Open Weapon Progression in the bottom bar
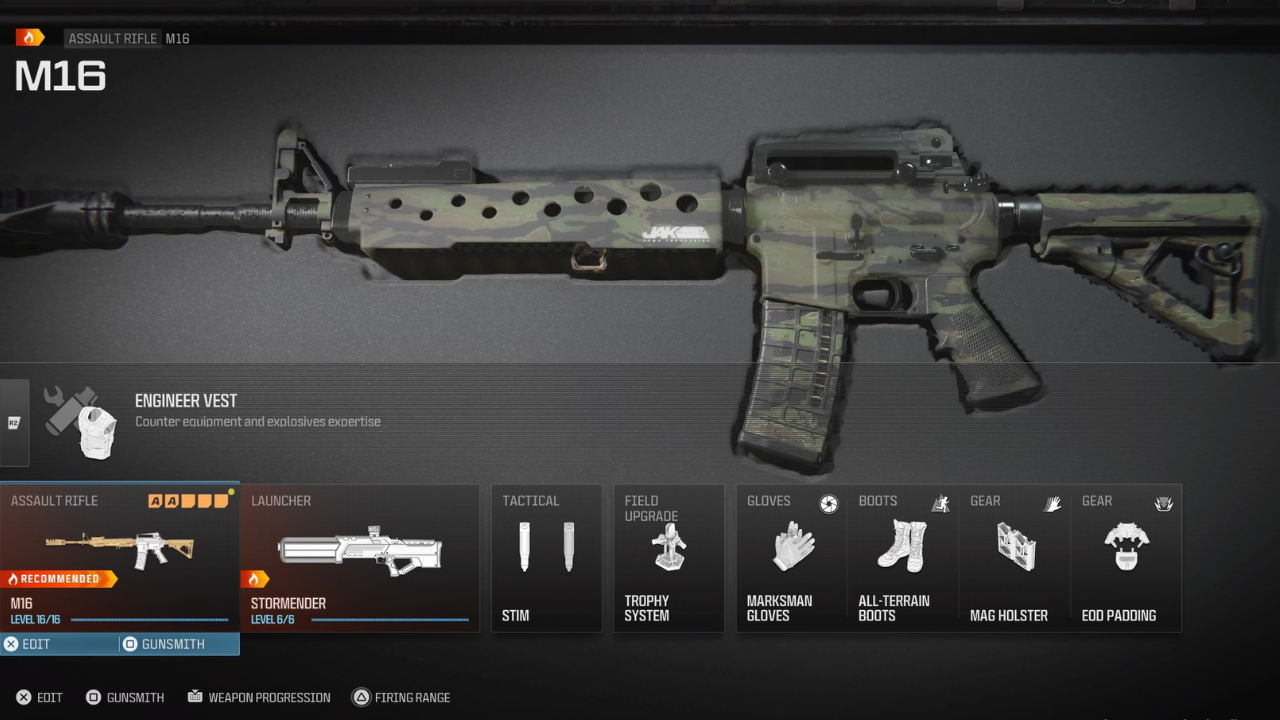The image size is (1280, 720). 258,697
